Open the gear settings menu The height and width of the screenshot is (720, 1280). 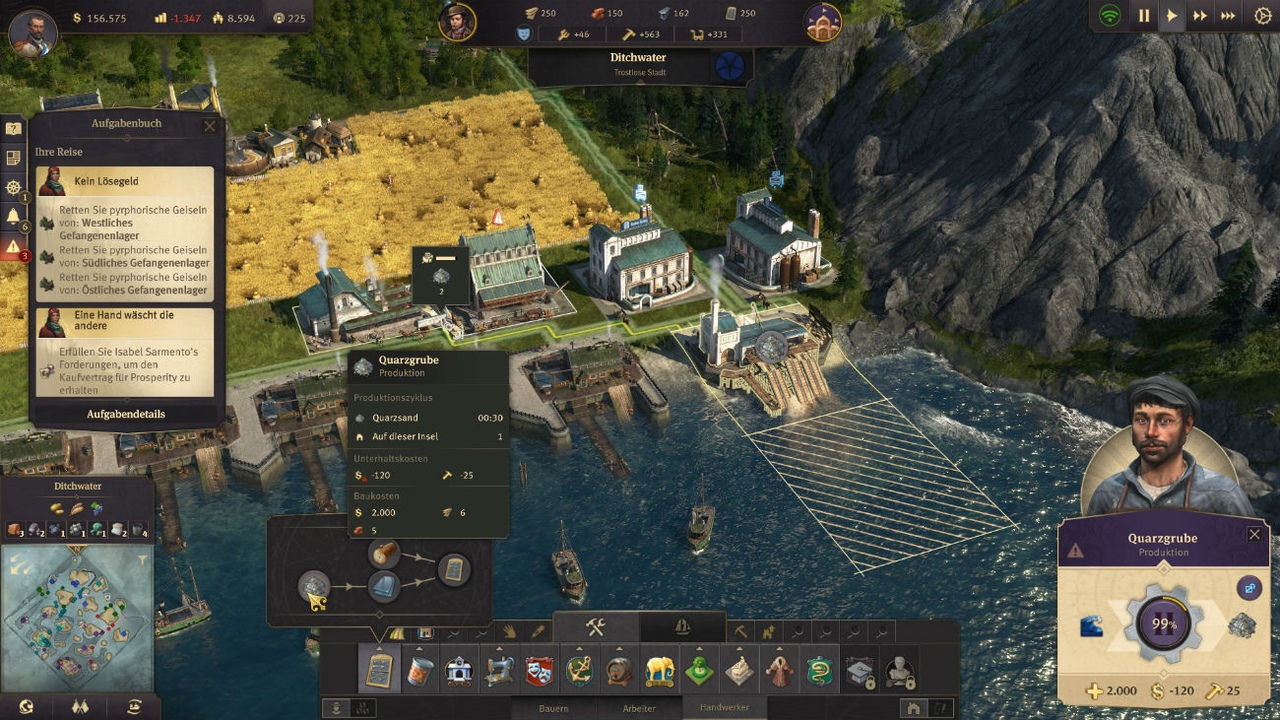coord(1262,16)
